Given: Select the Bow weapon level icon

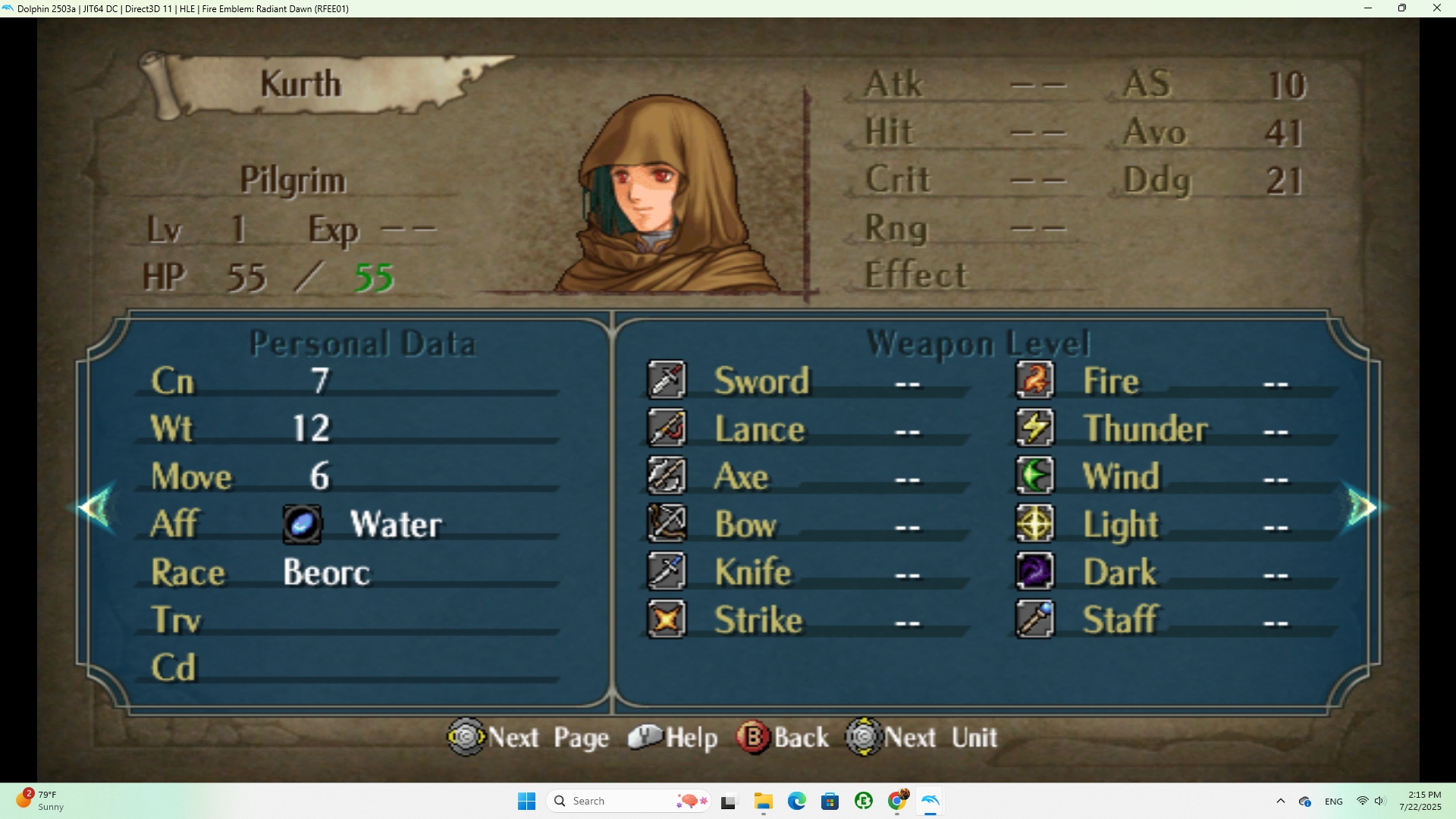Looking at the screenshot, I should point(667,524).
